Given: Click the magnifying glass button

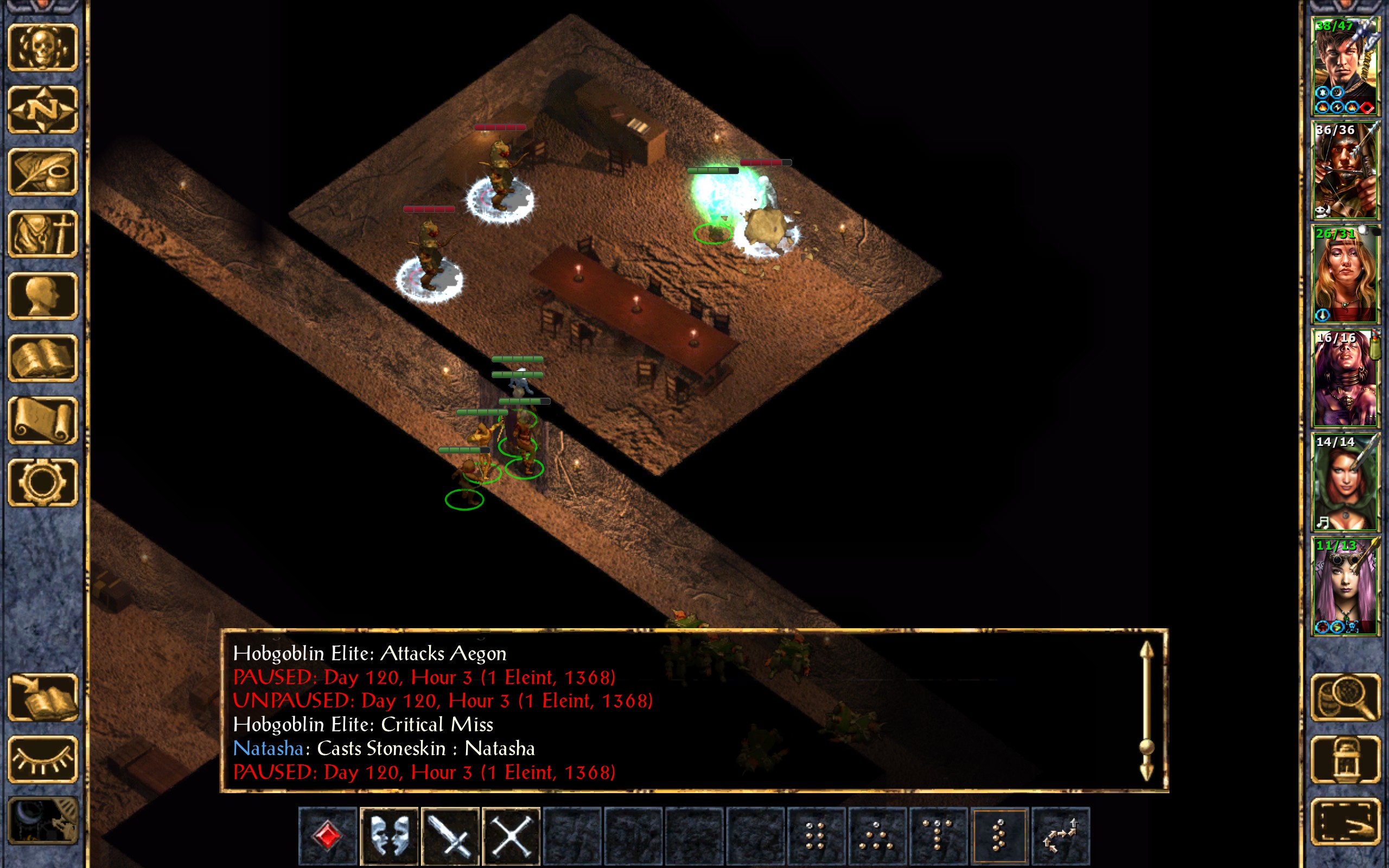Looking at the screenshot, I should (1345, 698).
